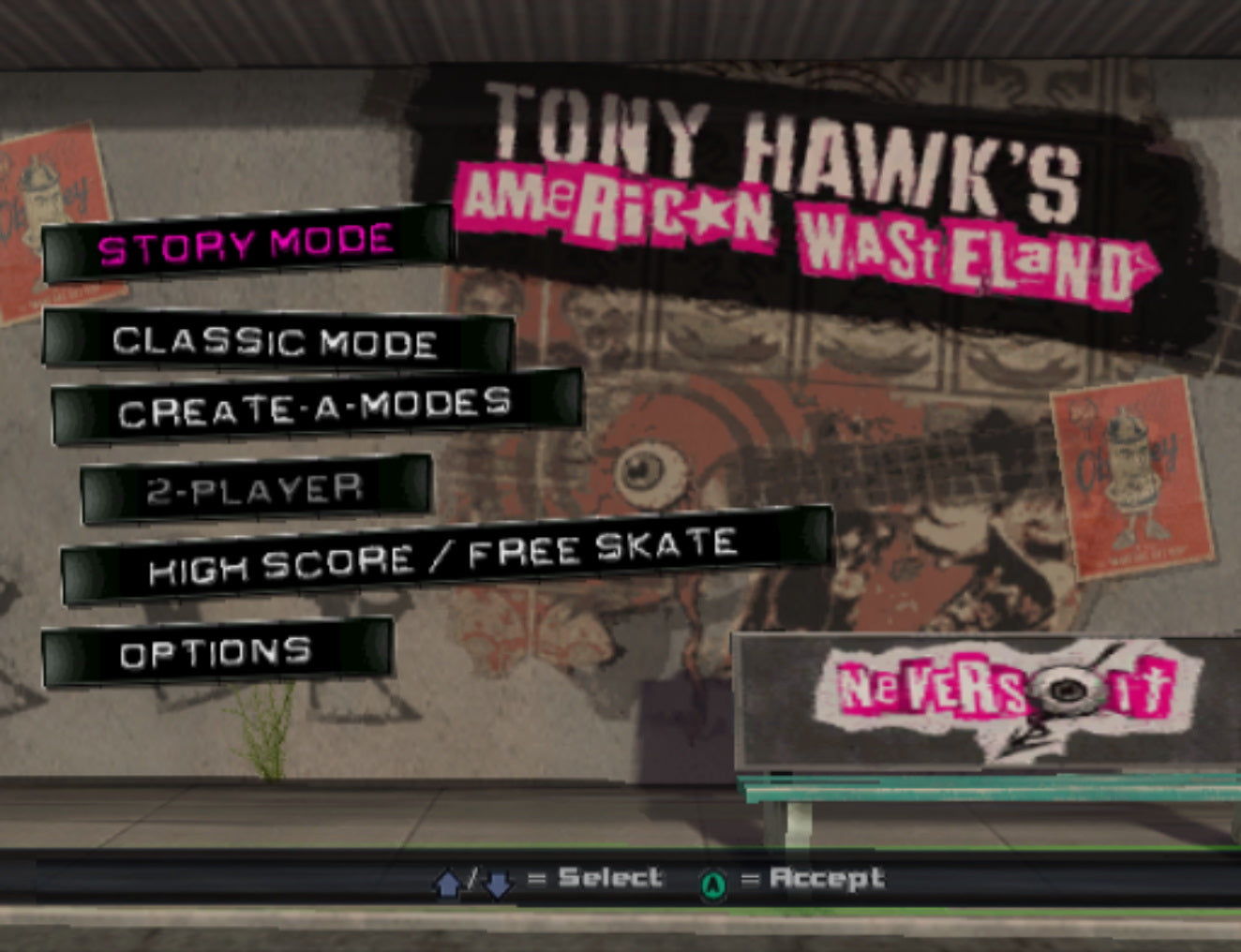
Task: Click the grayed-out 2-Player text
Action: [255, 486]
